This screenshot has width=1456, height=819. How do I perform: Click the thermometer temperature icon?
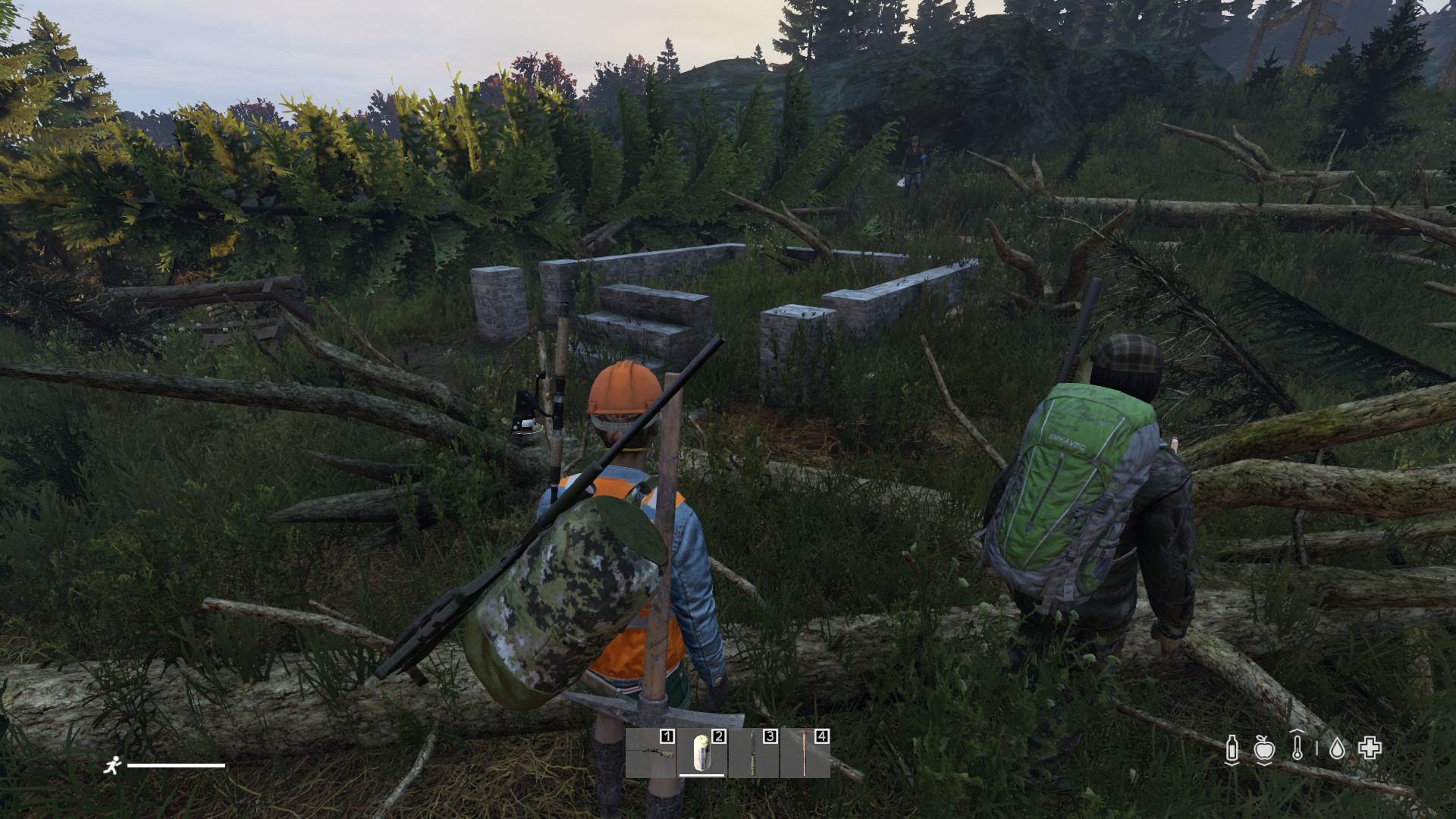(1298, 748)
